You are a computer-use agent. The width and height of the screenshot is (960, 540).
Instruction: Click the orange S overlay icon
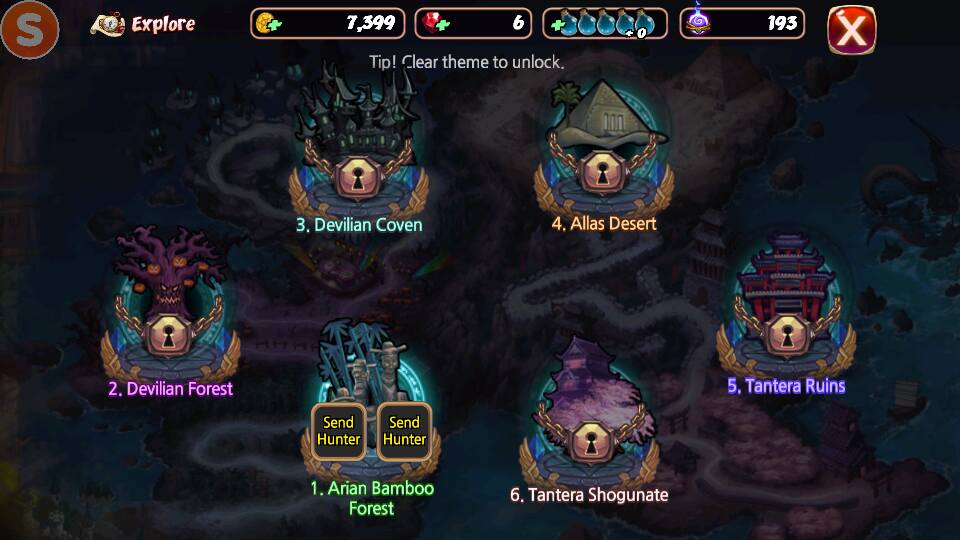(29, 31)
